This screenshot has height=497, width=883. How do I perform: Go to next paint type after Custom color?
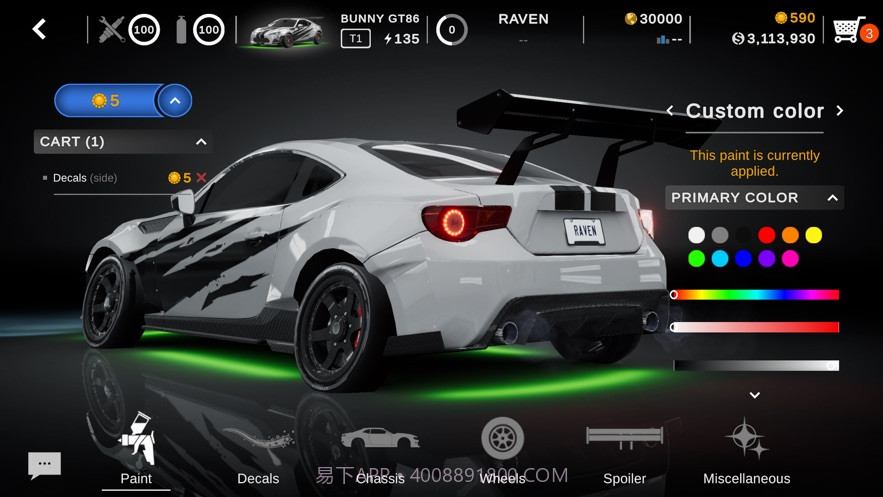pyautogui.click(x=840, y=111)
